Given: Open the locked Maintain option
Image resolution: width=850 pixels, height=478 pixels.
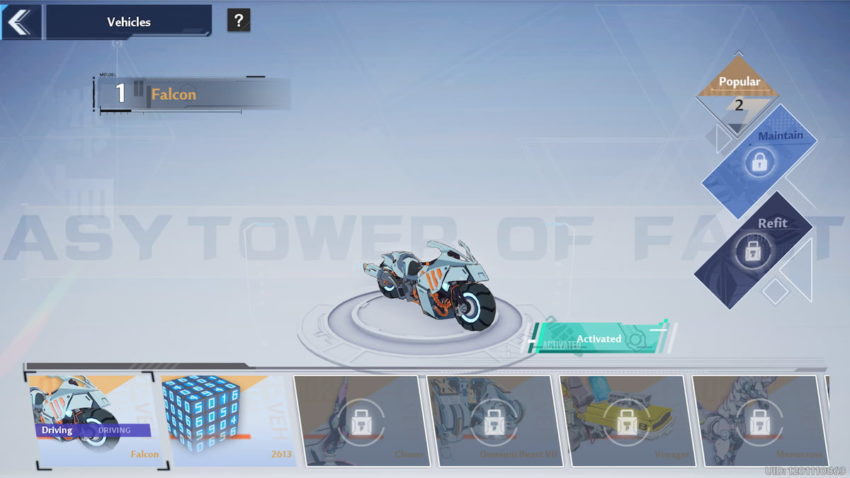Looking at the screenshot, I should click(x=759, y=158).
